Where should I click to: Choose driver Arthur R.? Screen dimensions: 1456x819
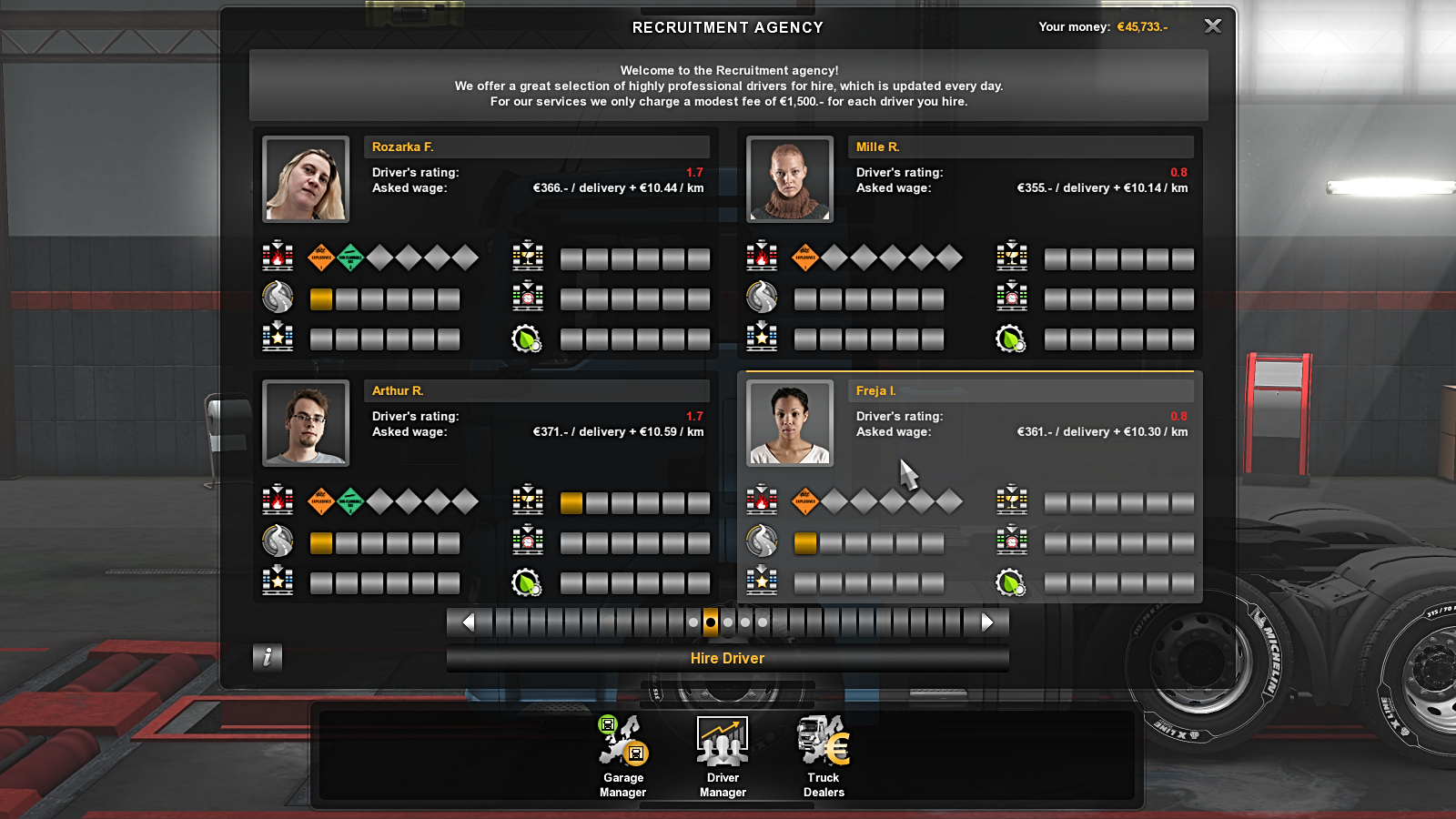(539, 391)
